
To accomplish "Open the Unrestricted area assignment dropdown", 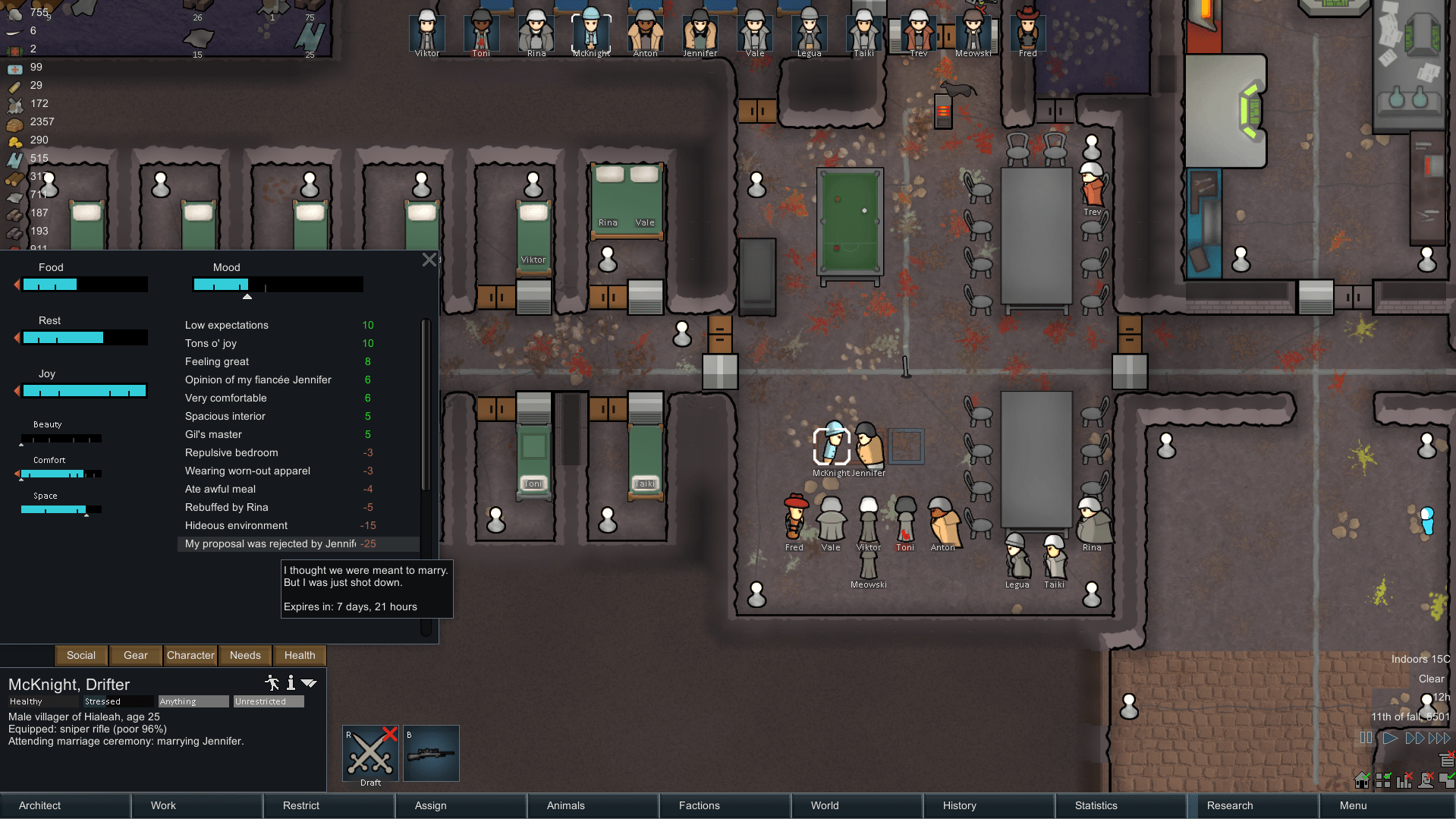I will [267, 701].
